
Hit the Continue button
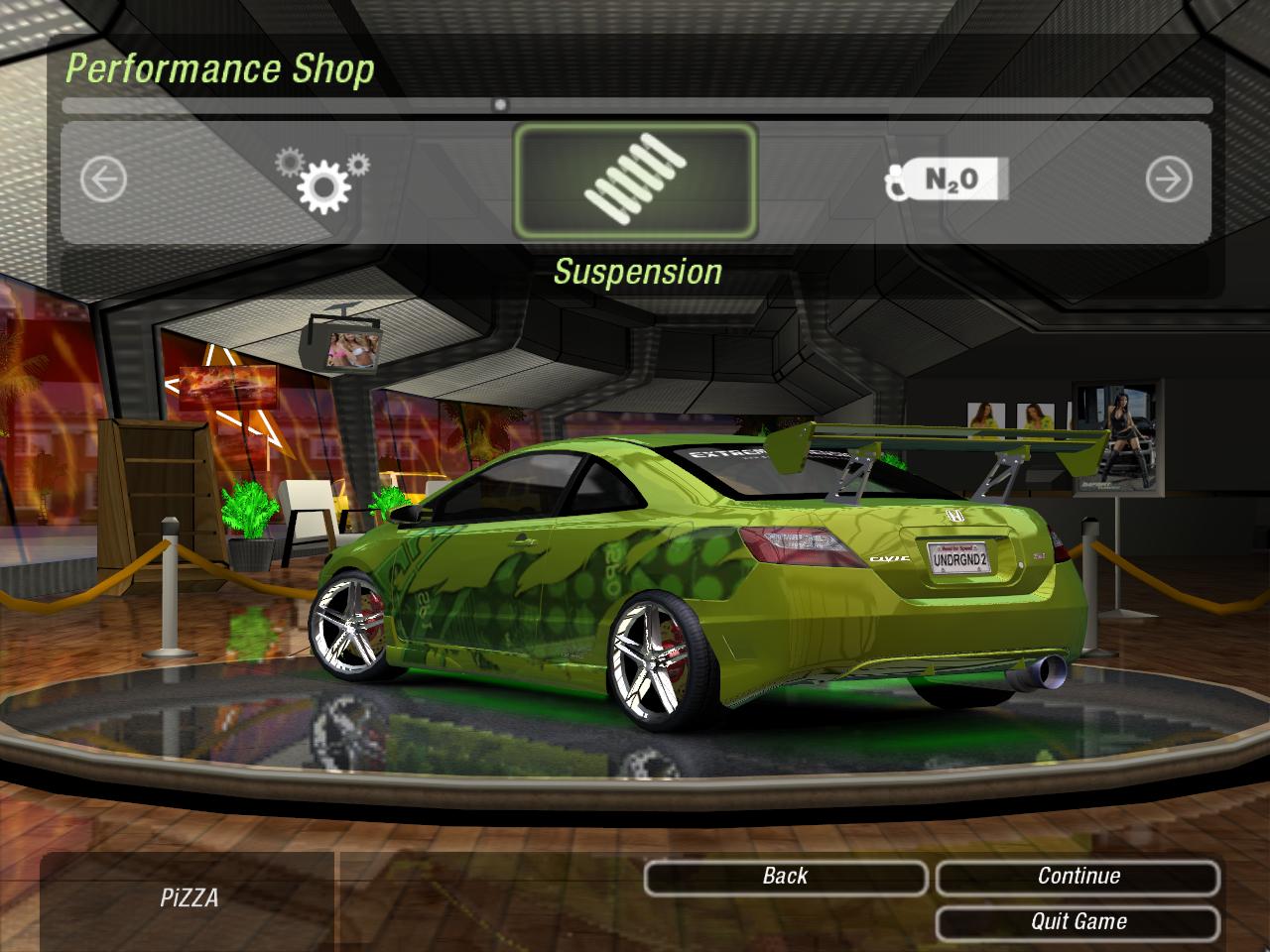1078,877
